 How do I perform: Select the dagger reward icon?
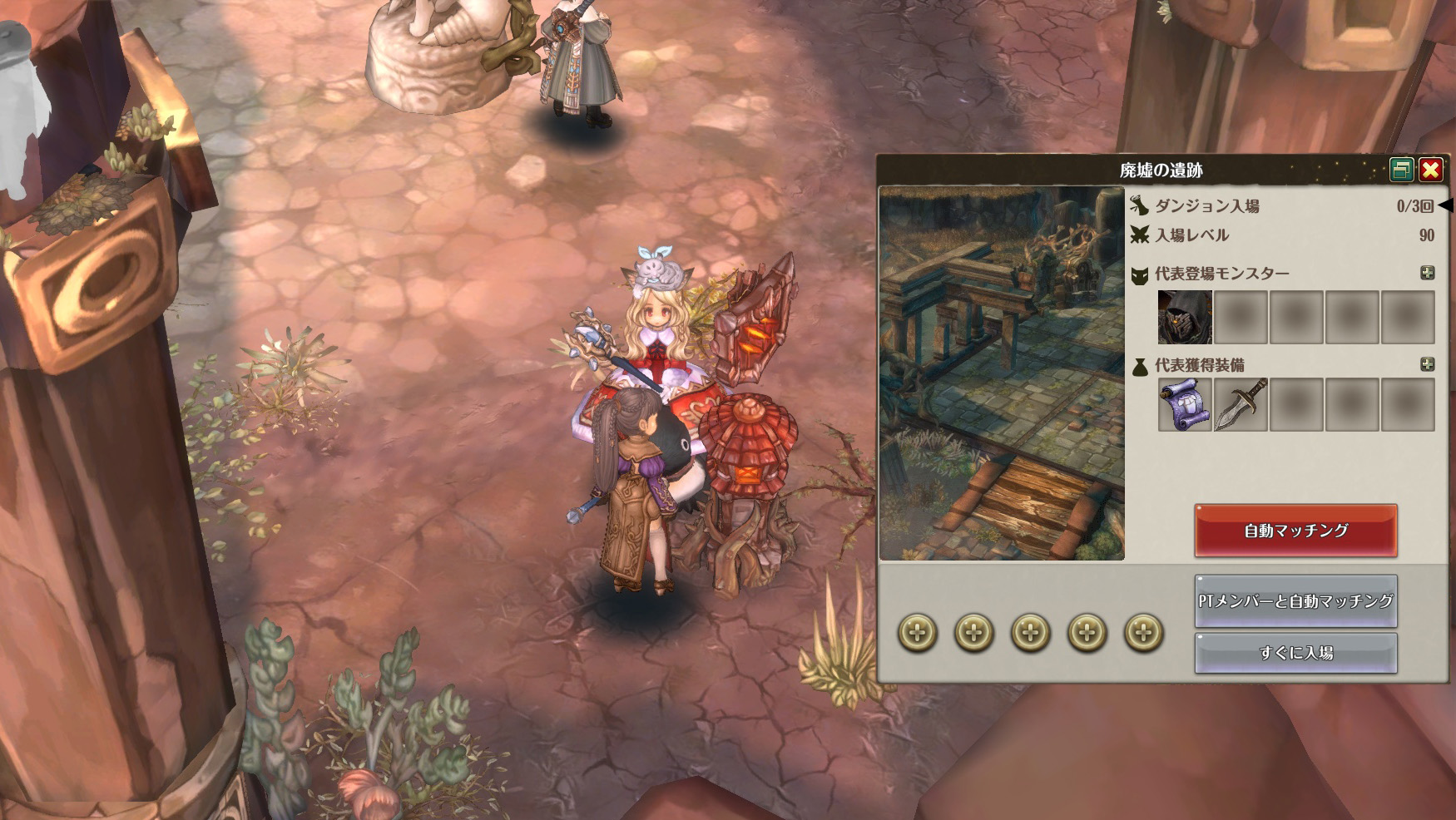click(x=1241, y=405)
